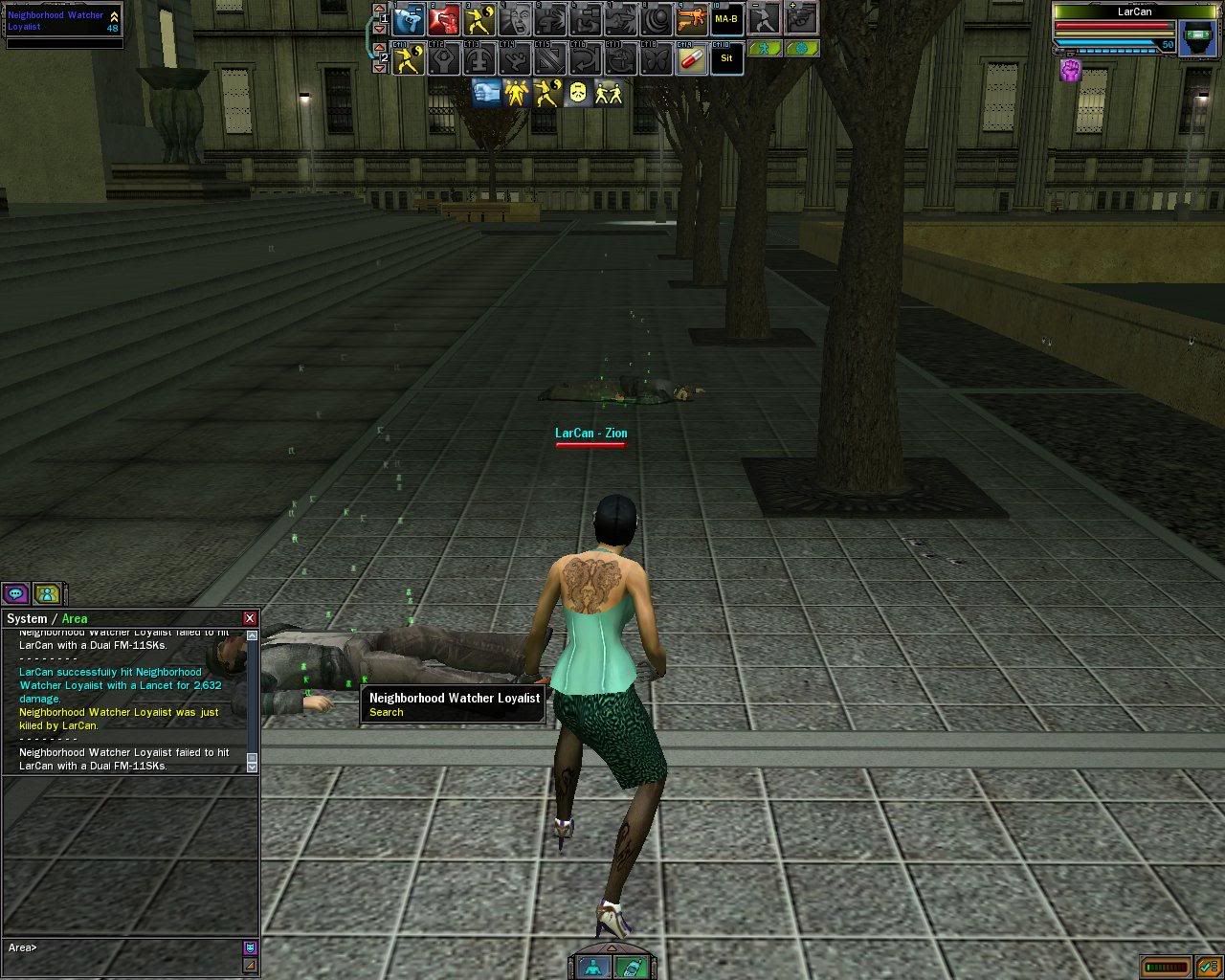Viewport: 1225px width, 980px height.
Task: Activate the blue pistol ability in slot 1
Action: (410, 19)
